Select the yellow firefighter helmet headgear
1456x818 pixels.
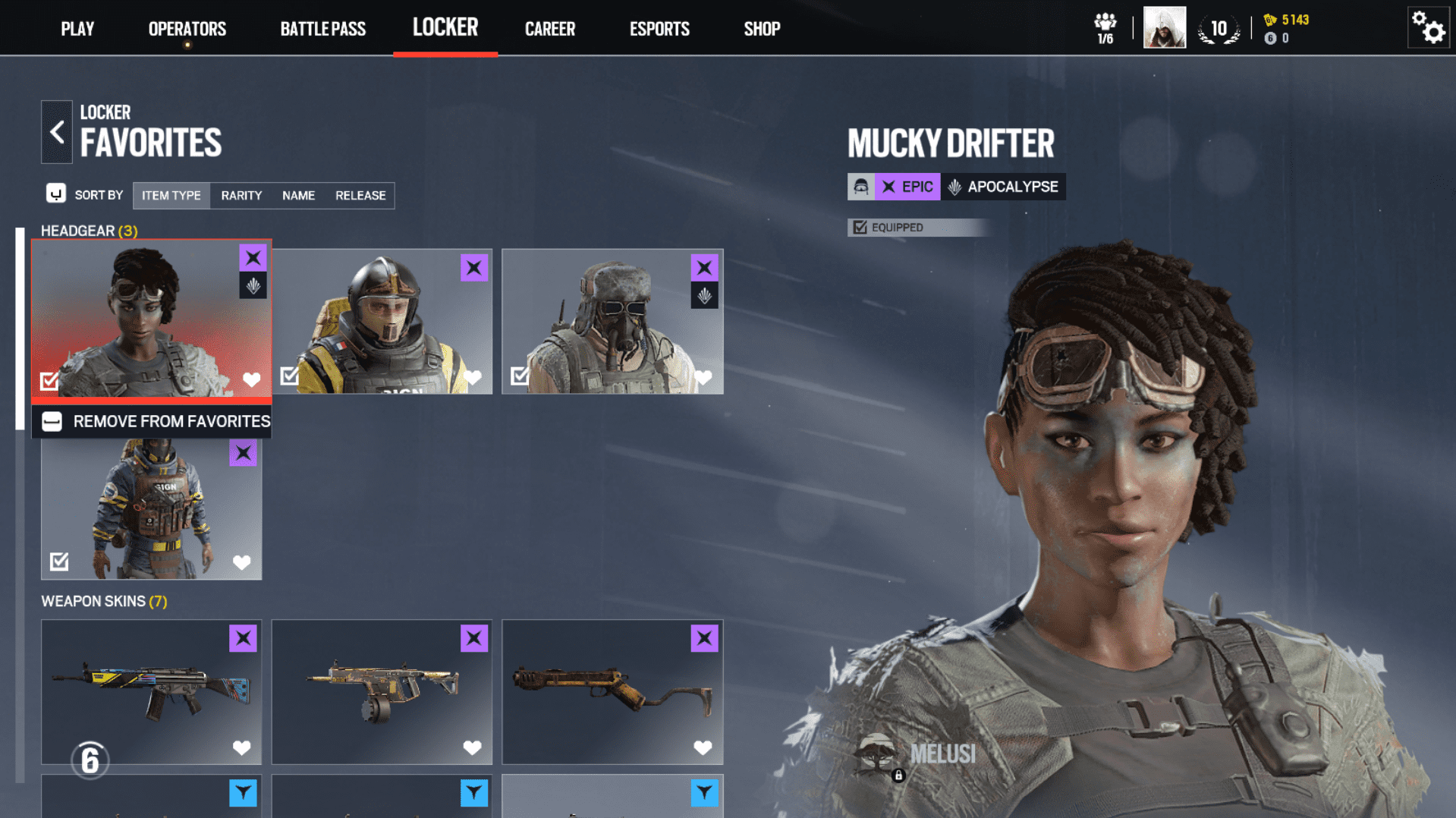point(382,321)
